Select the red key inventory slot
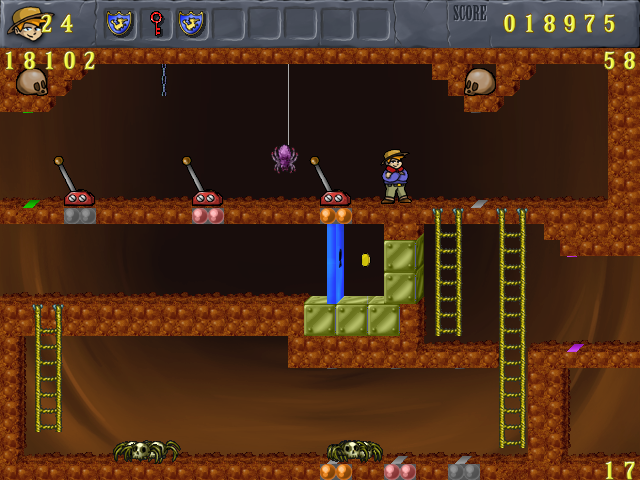Screen dimensions: 640x480 pyautogui.click(x=156, y=23)
